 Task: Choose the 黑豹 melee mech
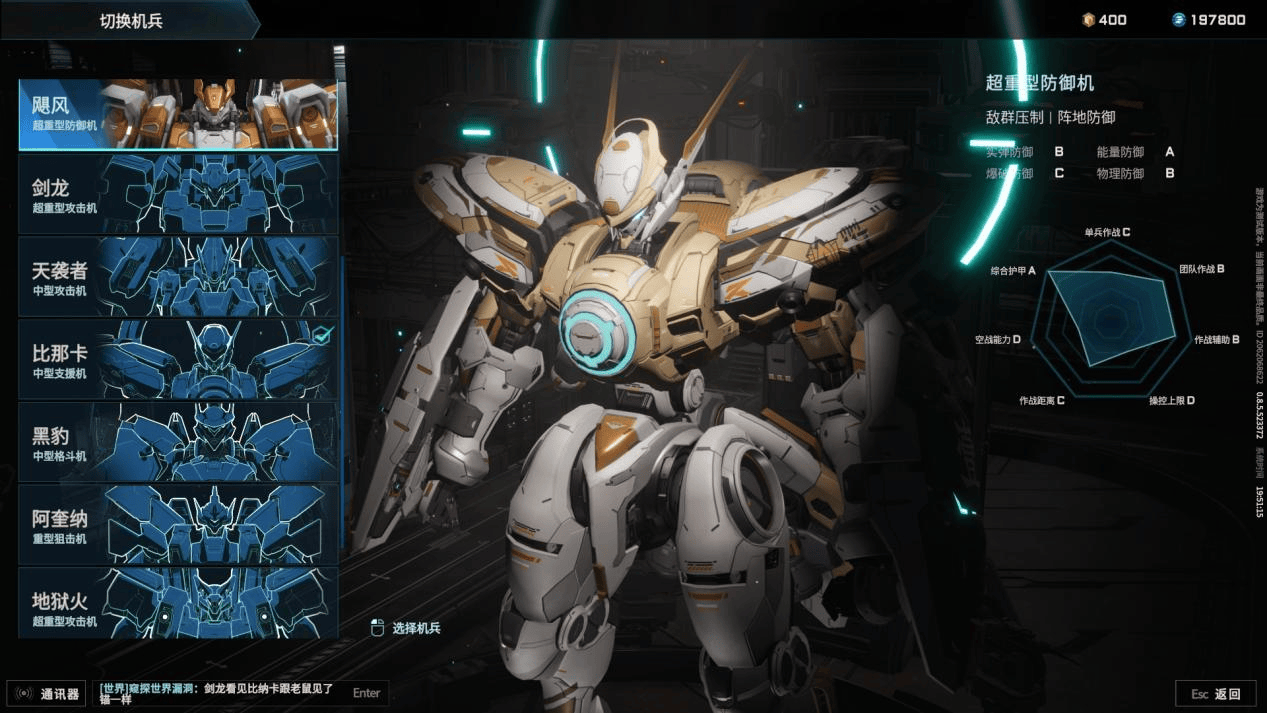178,442
